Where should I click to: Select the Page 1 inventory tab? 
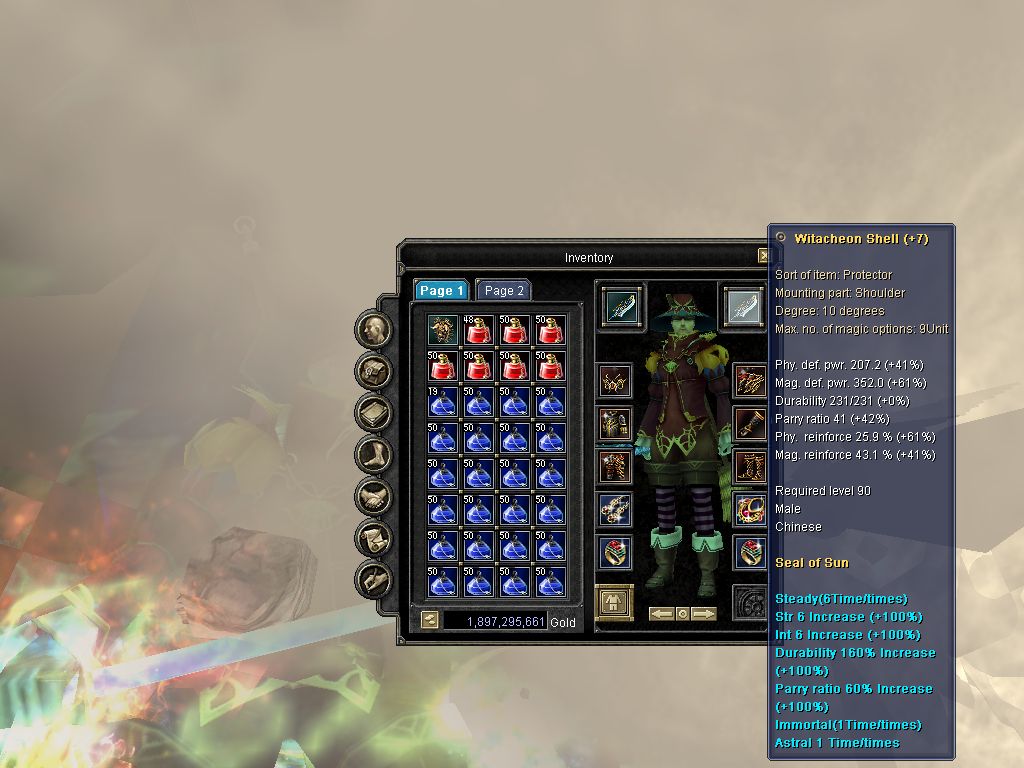coord(441,291)
